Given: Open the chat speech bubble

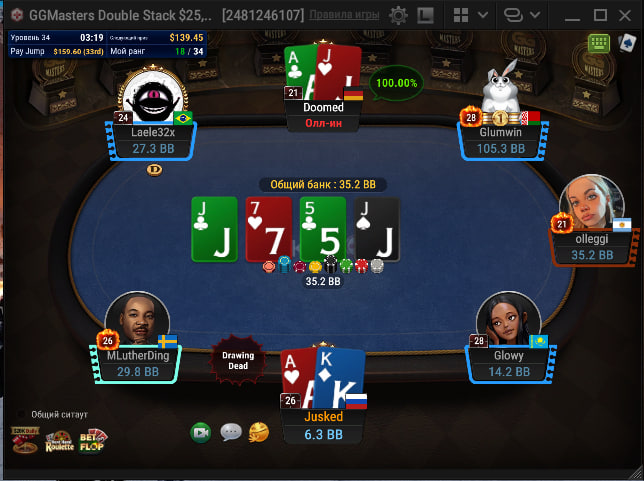Looking at the screenshot, I should click(231, 432).
